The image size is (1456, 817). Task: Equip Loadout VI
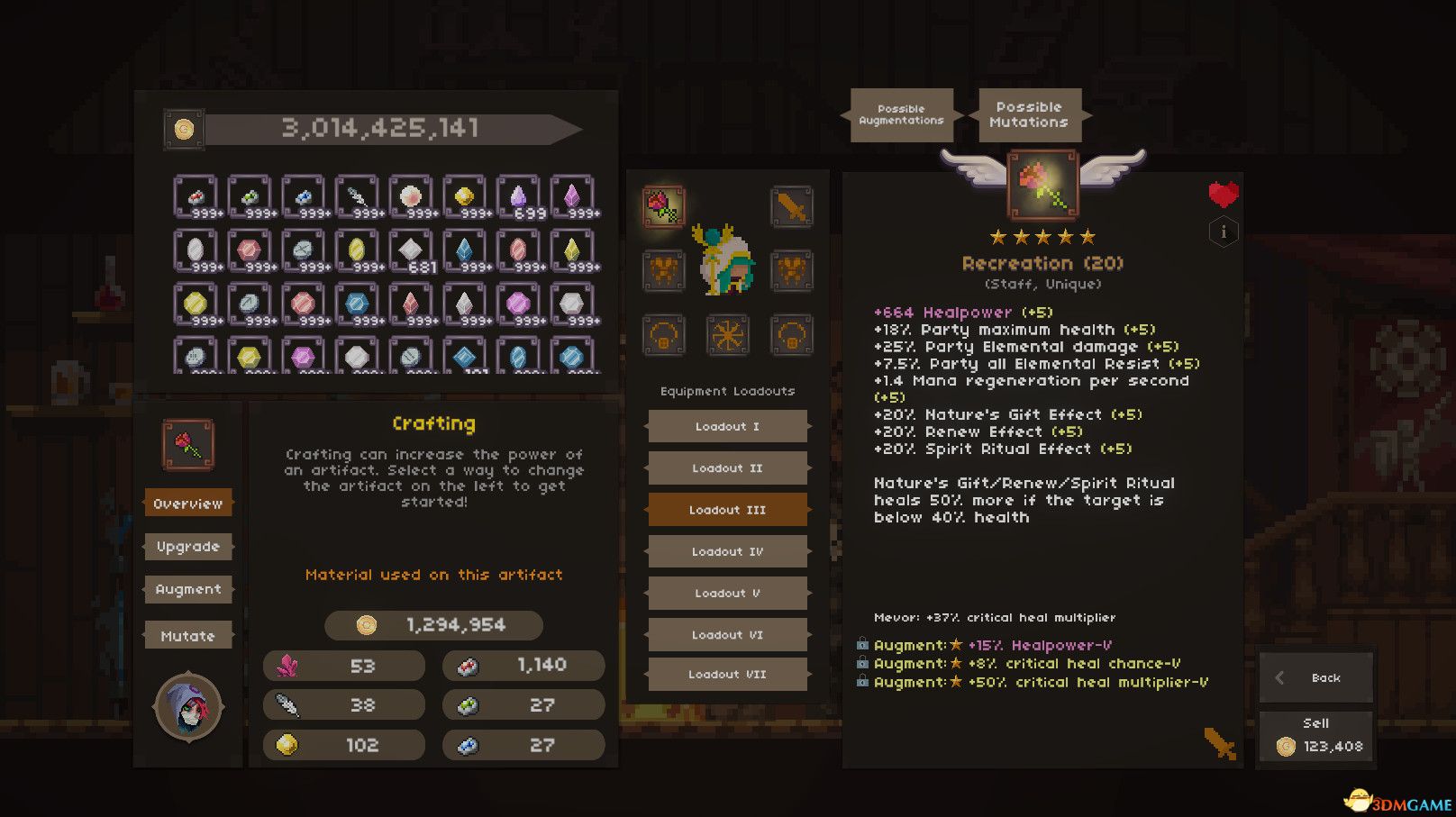click(x=727, y=635)
